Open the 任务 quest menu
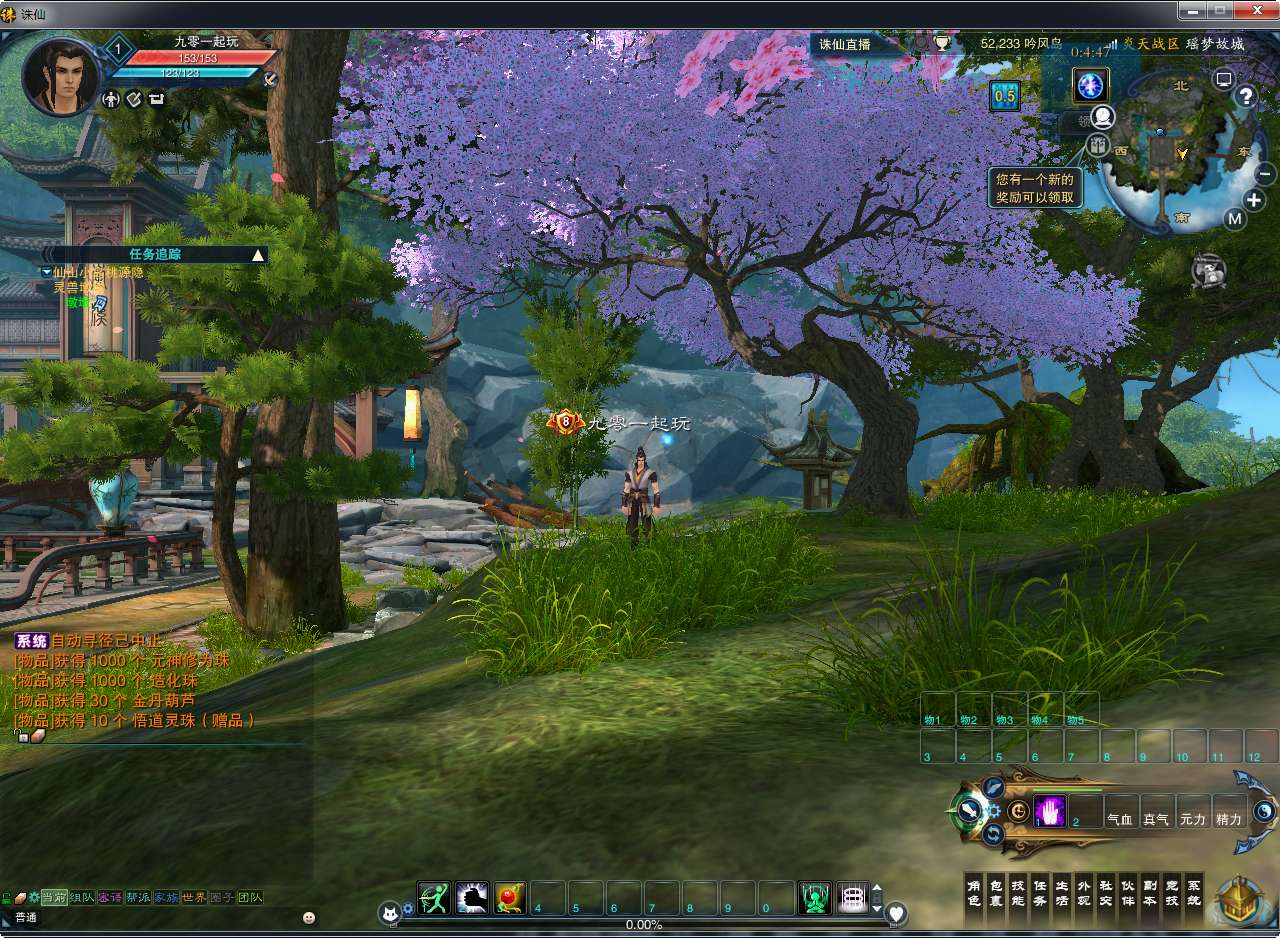 [1039, 893]
